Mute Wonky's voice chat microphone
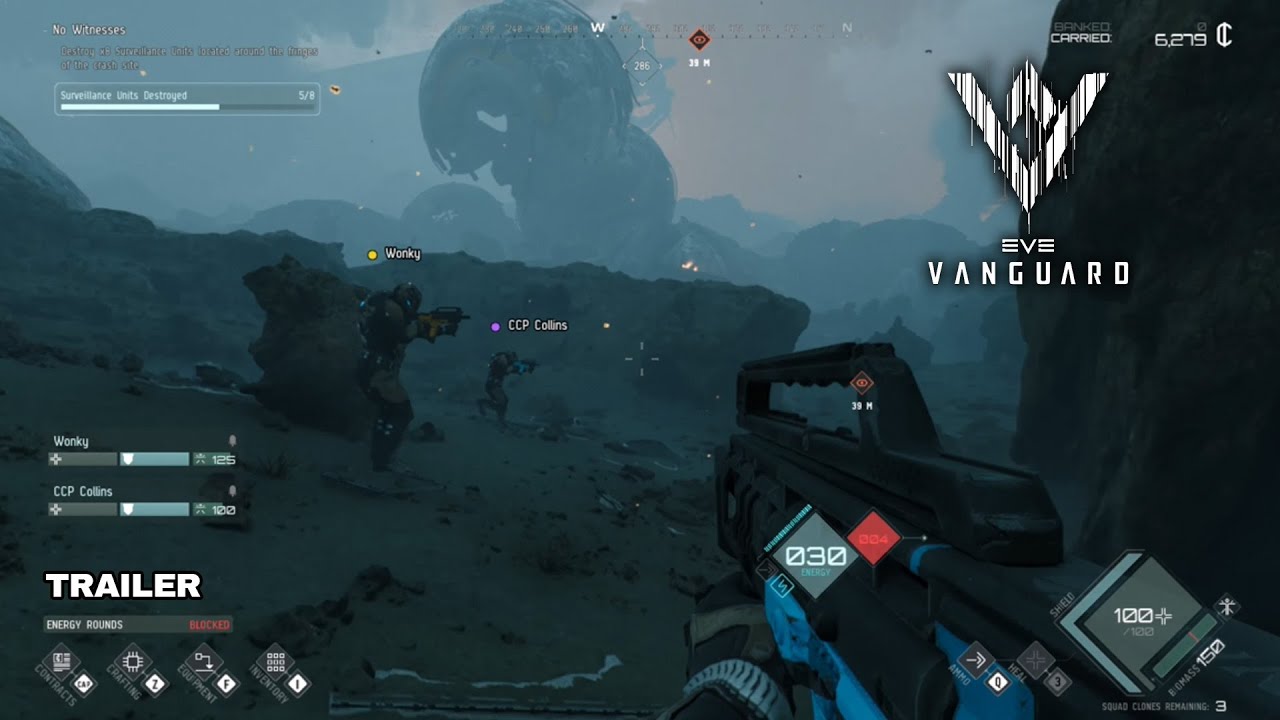 point(231,442)
